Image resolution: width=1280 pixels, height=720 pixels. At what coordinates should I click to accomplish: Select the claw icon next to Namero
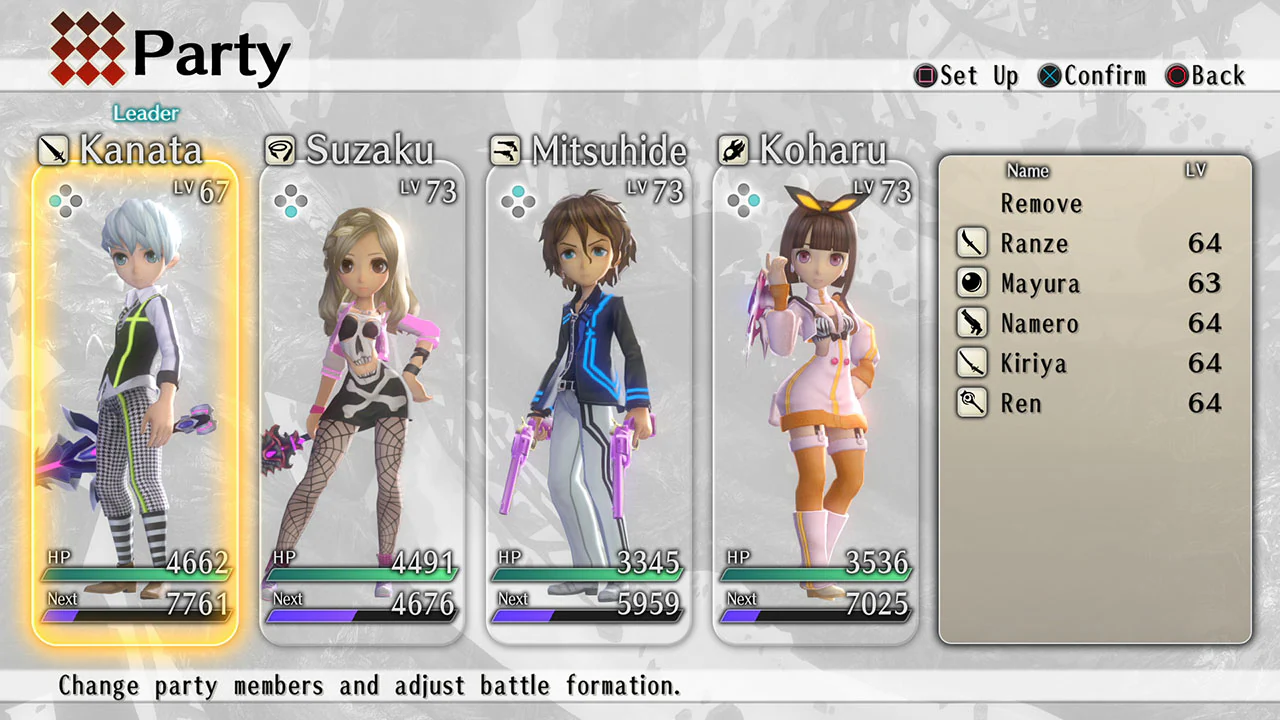(971, 323)
